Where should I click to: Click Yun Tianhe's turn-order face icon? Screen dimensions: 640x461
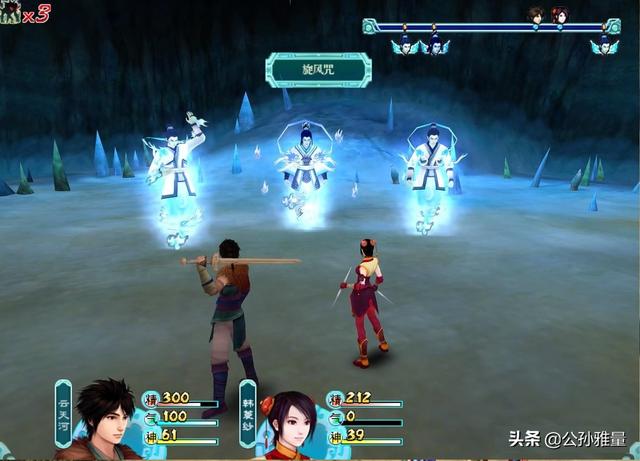click(536, 14)
